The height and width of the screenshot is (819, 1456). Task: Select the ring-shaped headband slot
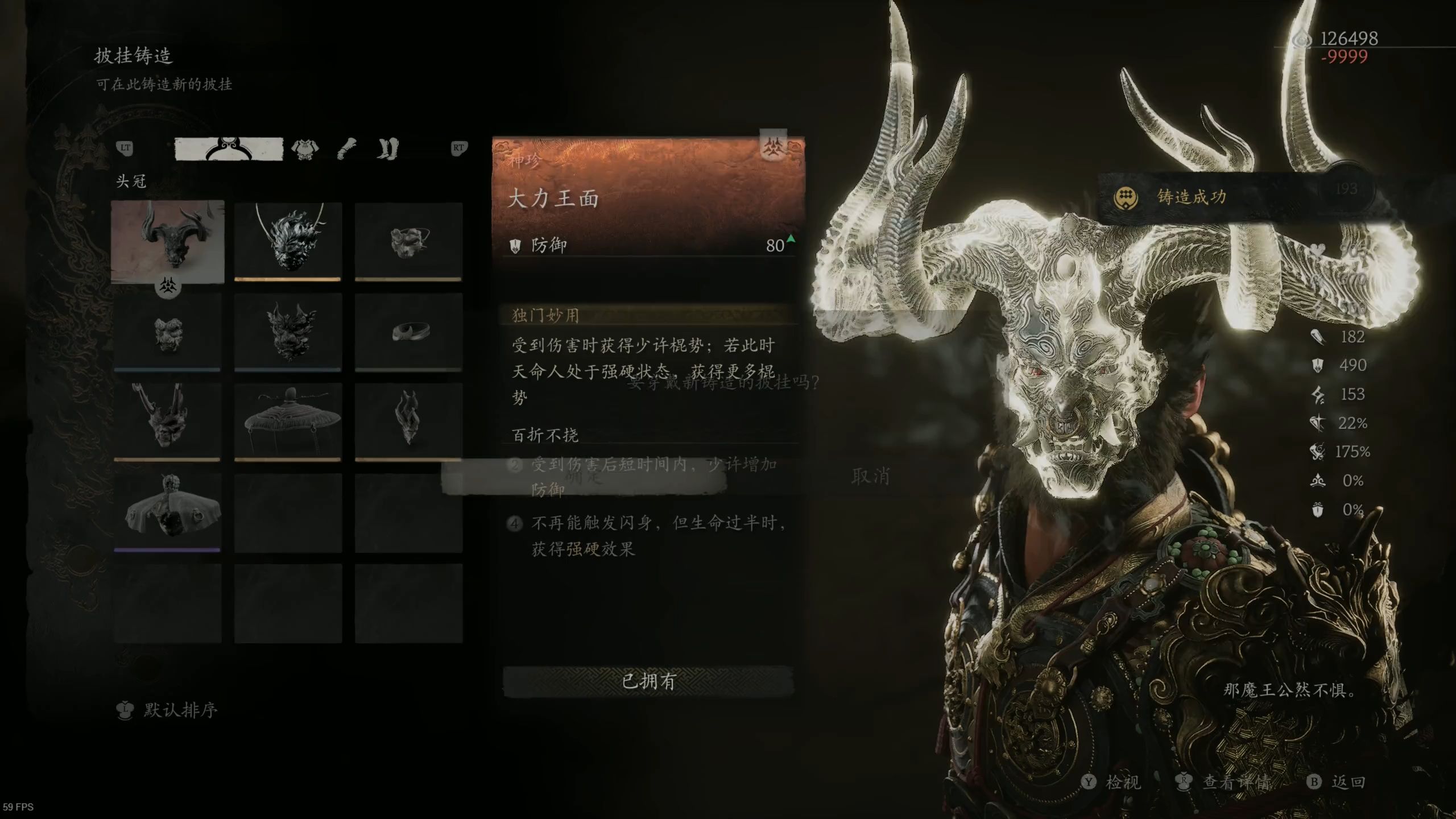(x=408, y=332)
